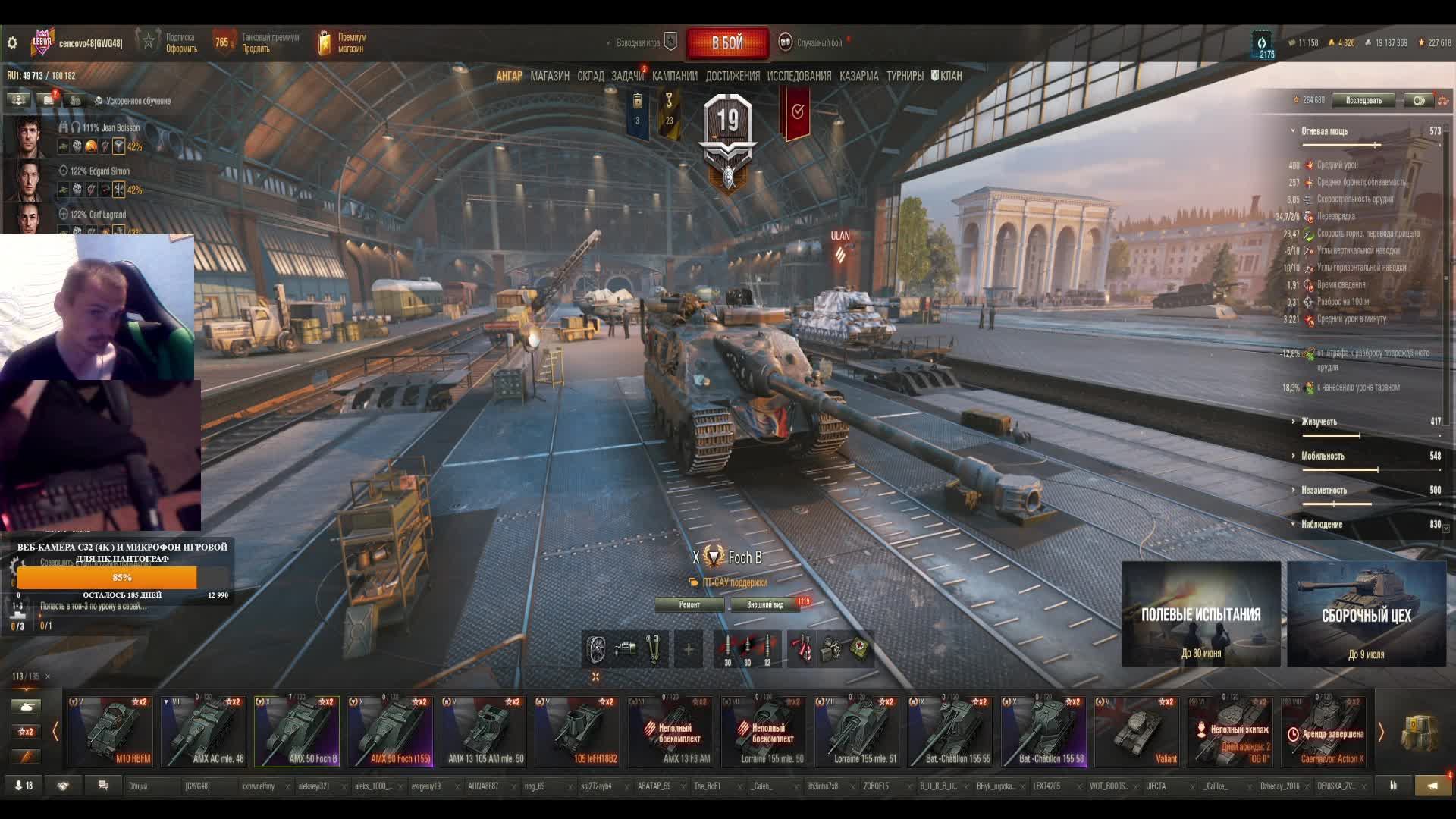The height and width of the screenshot is (819, 1456).
Task: Click the Исследовать research button
Action: tap(1363, 100)
